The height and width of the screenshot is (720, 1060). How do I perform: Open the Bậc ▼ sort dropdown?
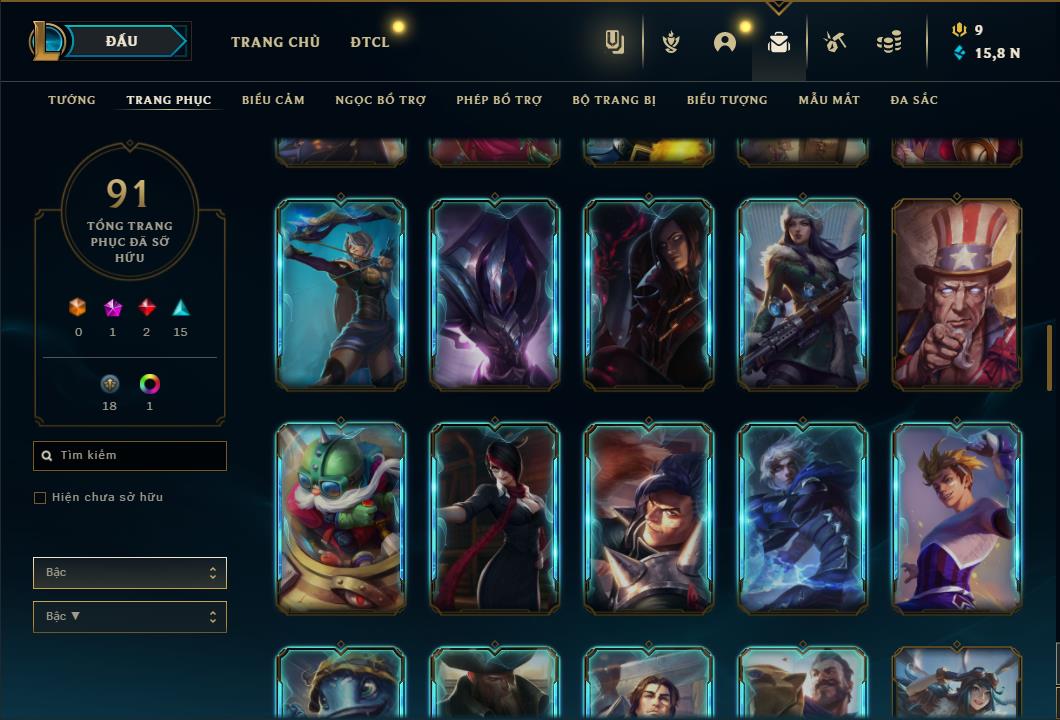(x=130, y=617)
